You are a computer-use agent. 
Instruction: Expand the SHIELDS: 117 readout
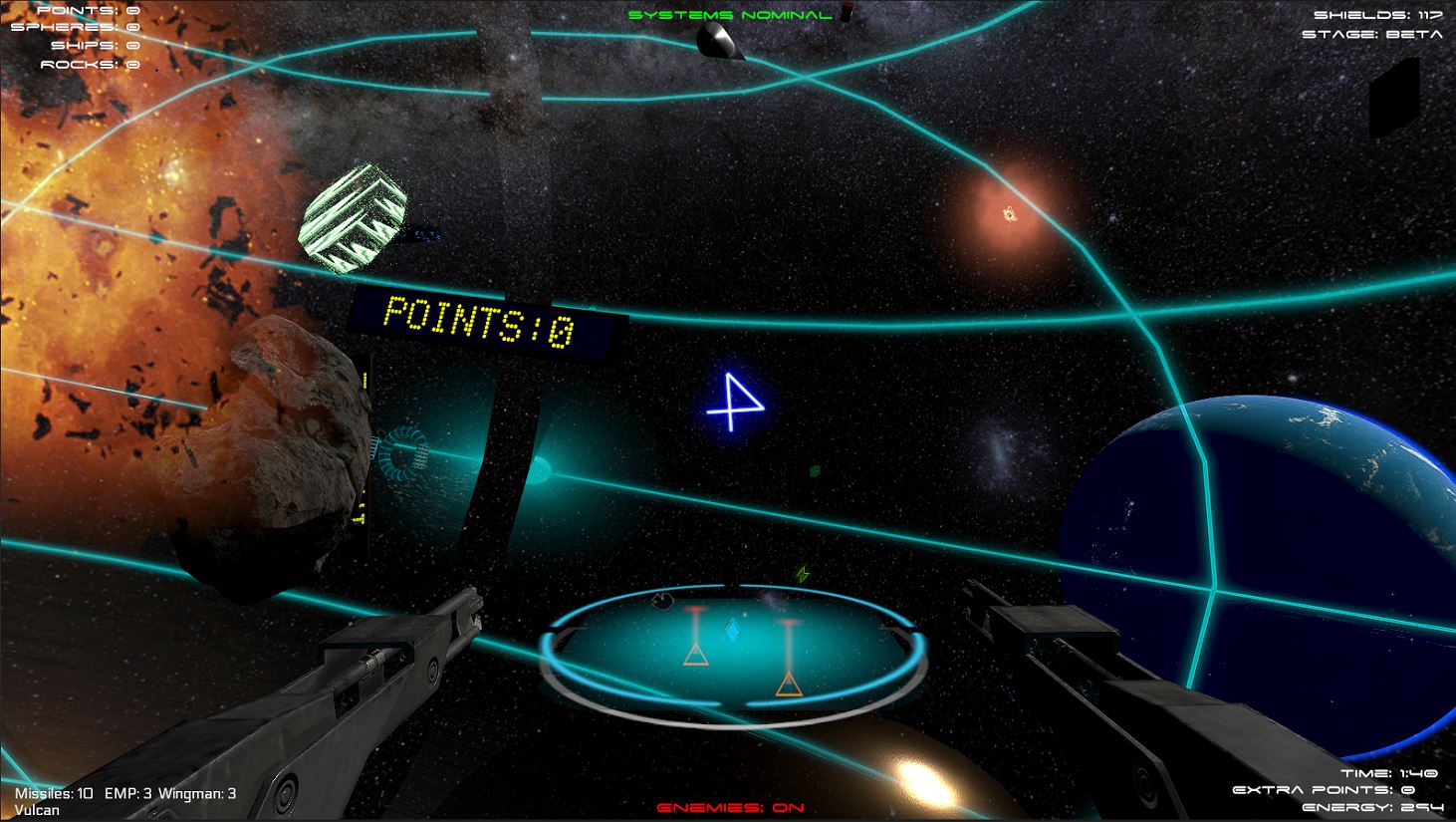point(1375,14)
